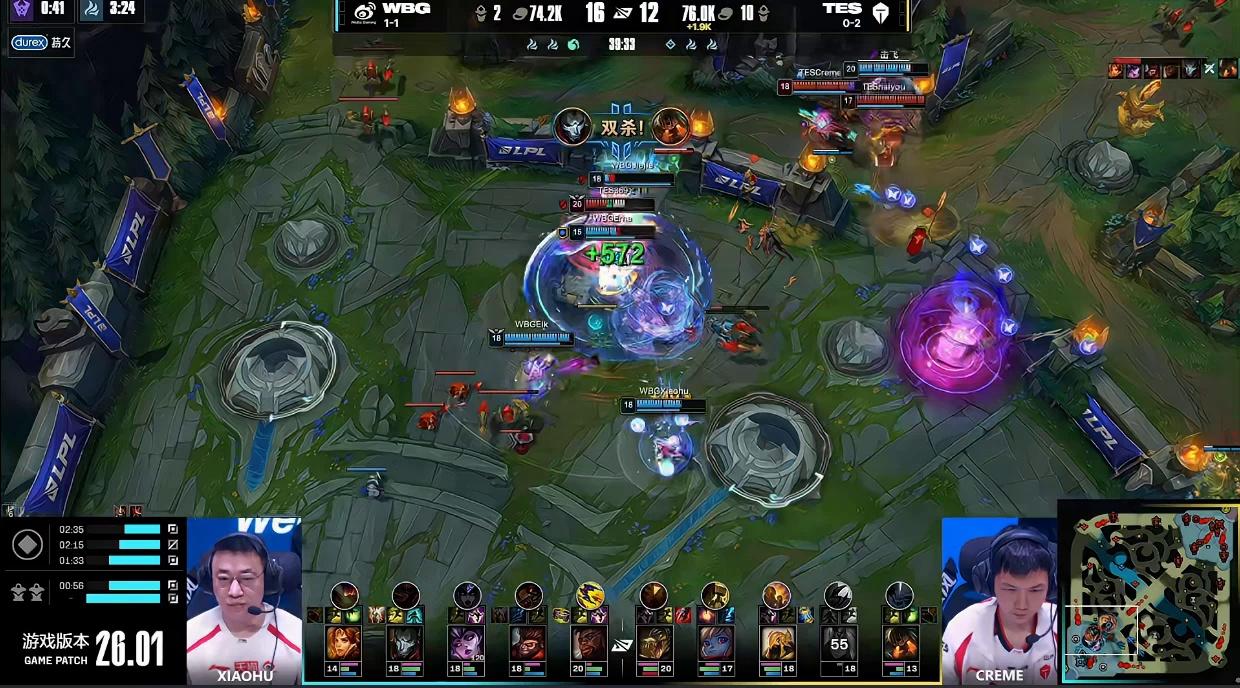Select the Poppy champion portrait
Viewport: 1240px width, 688px height.
[714, 643]
